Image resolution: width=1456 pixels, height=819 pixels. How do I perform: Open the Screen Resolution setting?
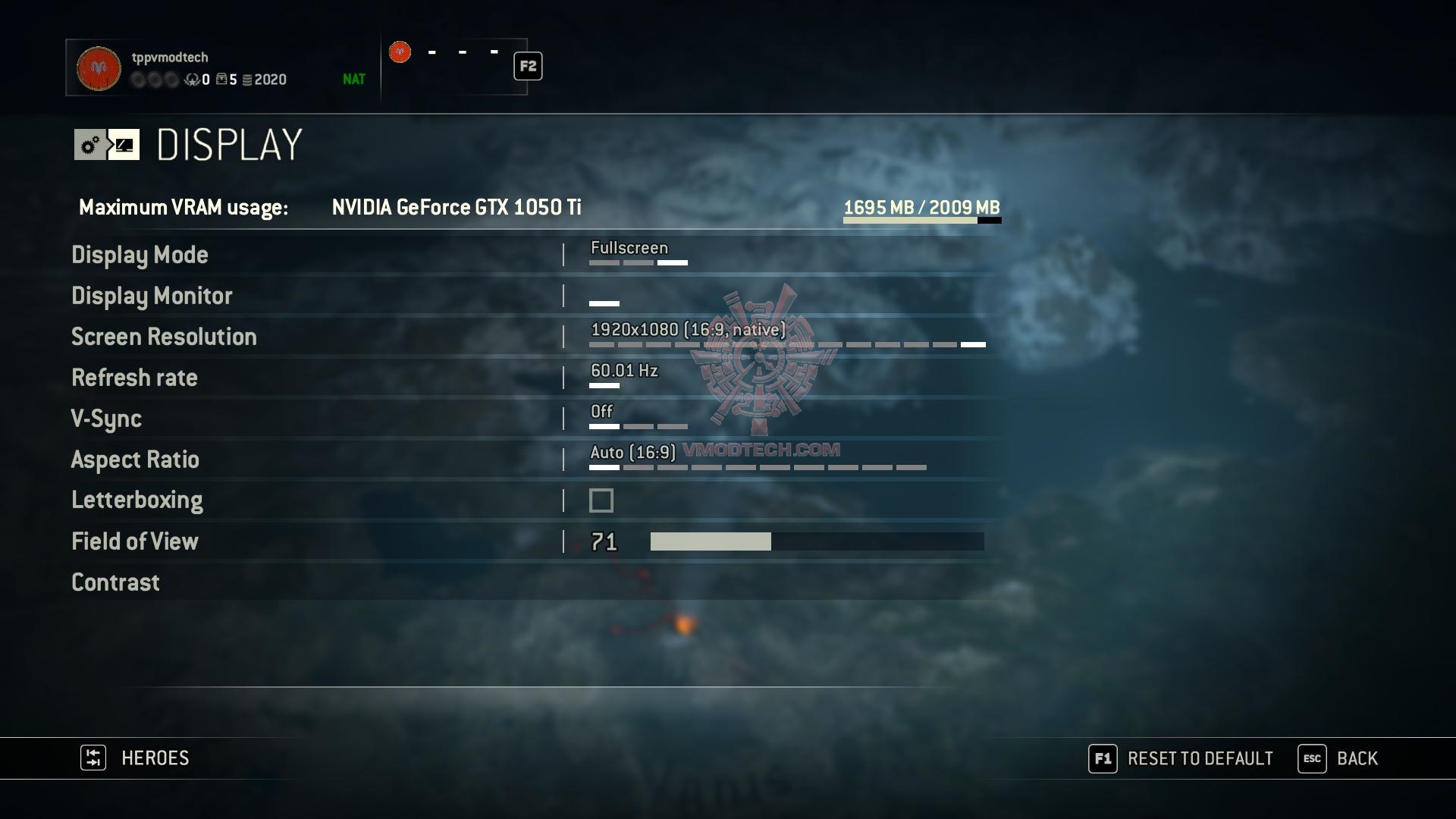[164, 337]
